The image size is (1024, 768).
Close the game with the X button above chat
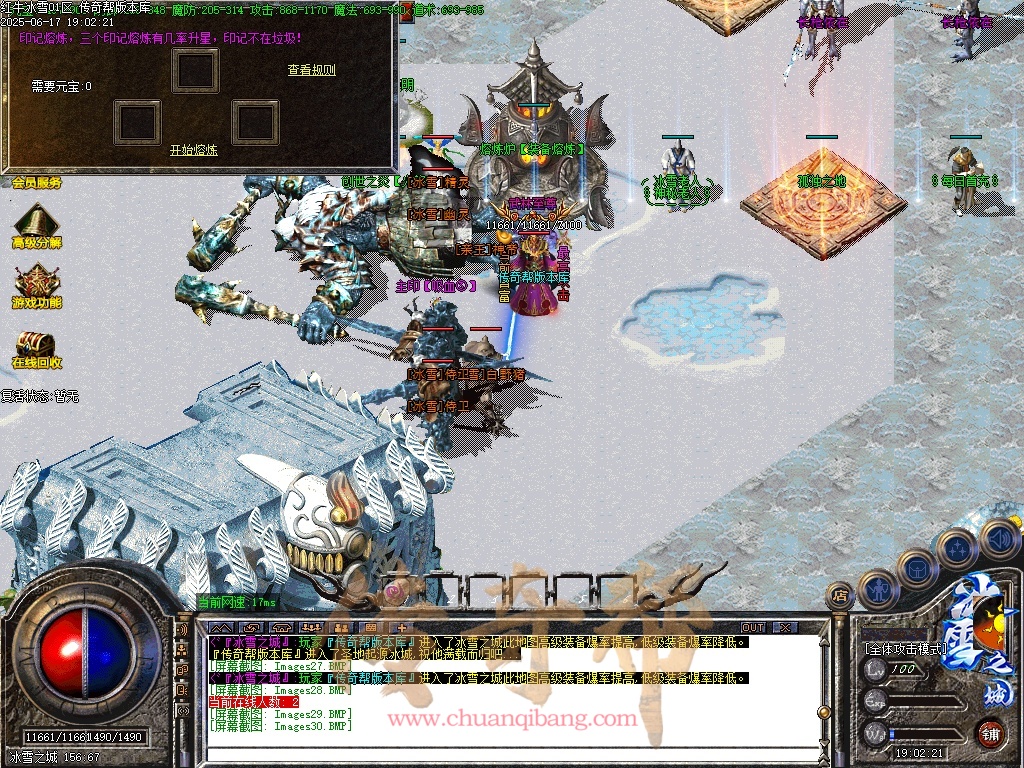(x=786, y=627)
